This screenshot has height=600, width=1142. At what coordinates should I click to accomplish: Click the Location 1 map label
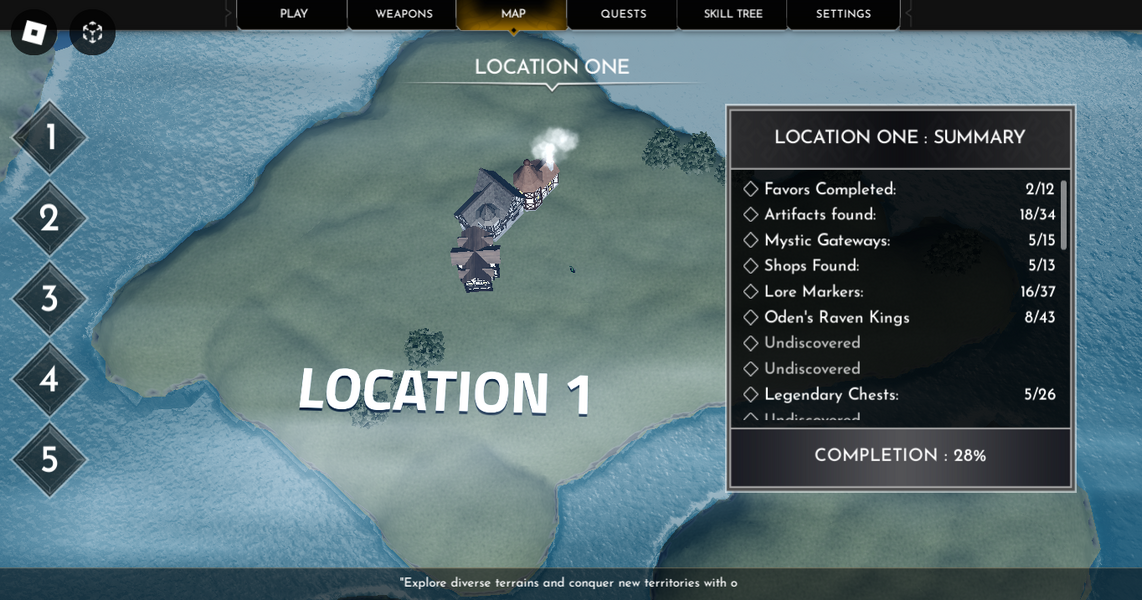click(x=445, y=391)
